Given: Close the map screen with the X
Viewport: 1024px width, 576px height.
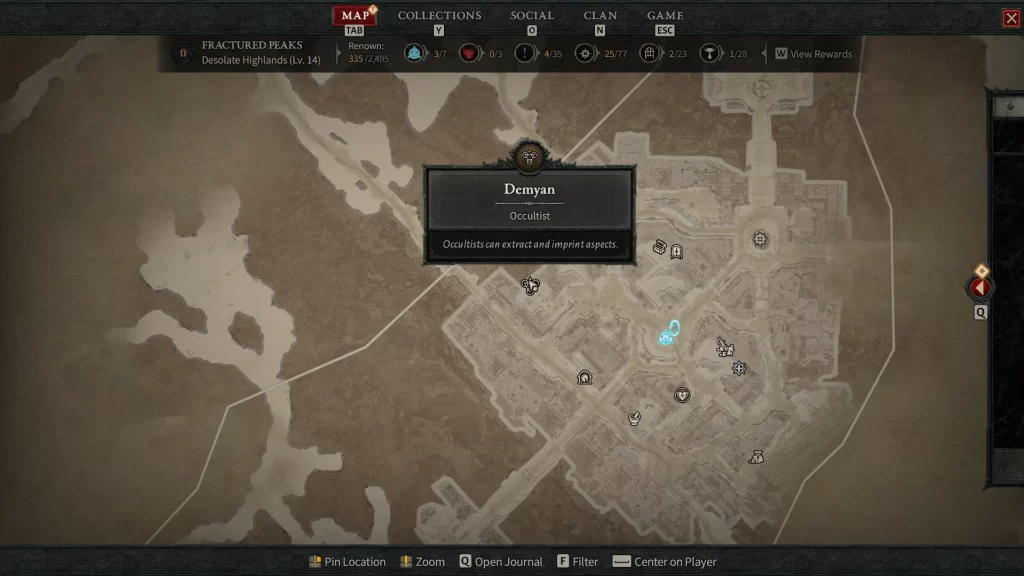Looking at the screenshot, I should pyautogui.click(x=1011, y=18).
